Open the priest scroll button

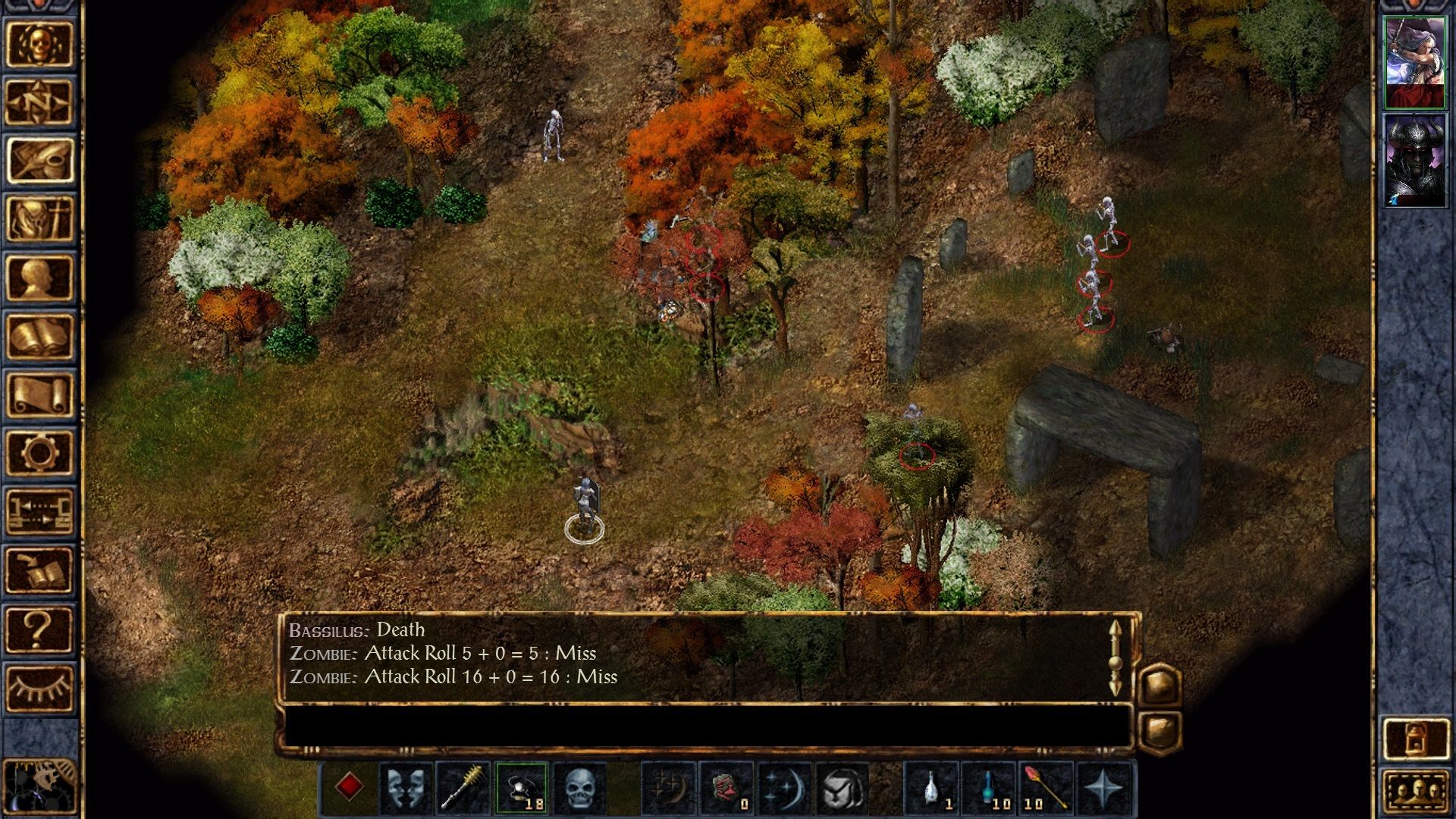click(39, 394)
